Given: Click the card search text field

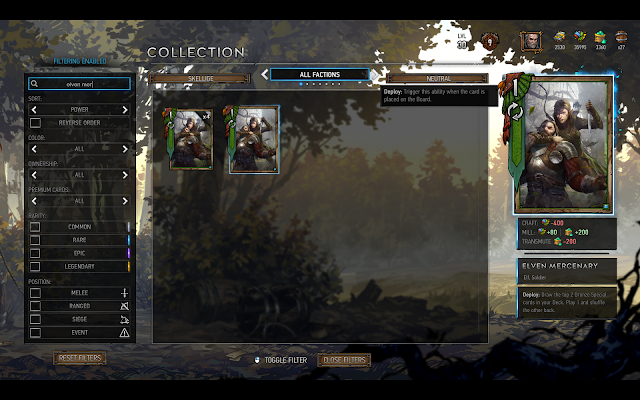Looking at the screenshot, I should [x=80, y=85].
